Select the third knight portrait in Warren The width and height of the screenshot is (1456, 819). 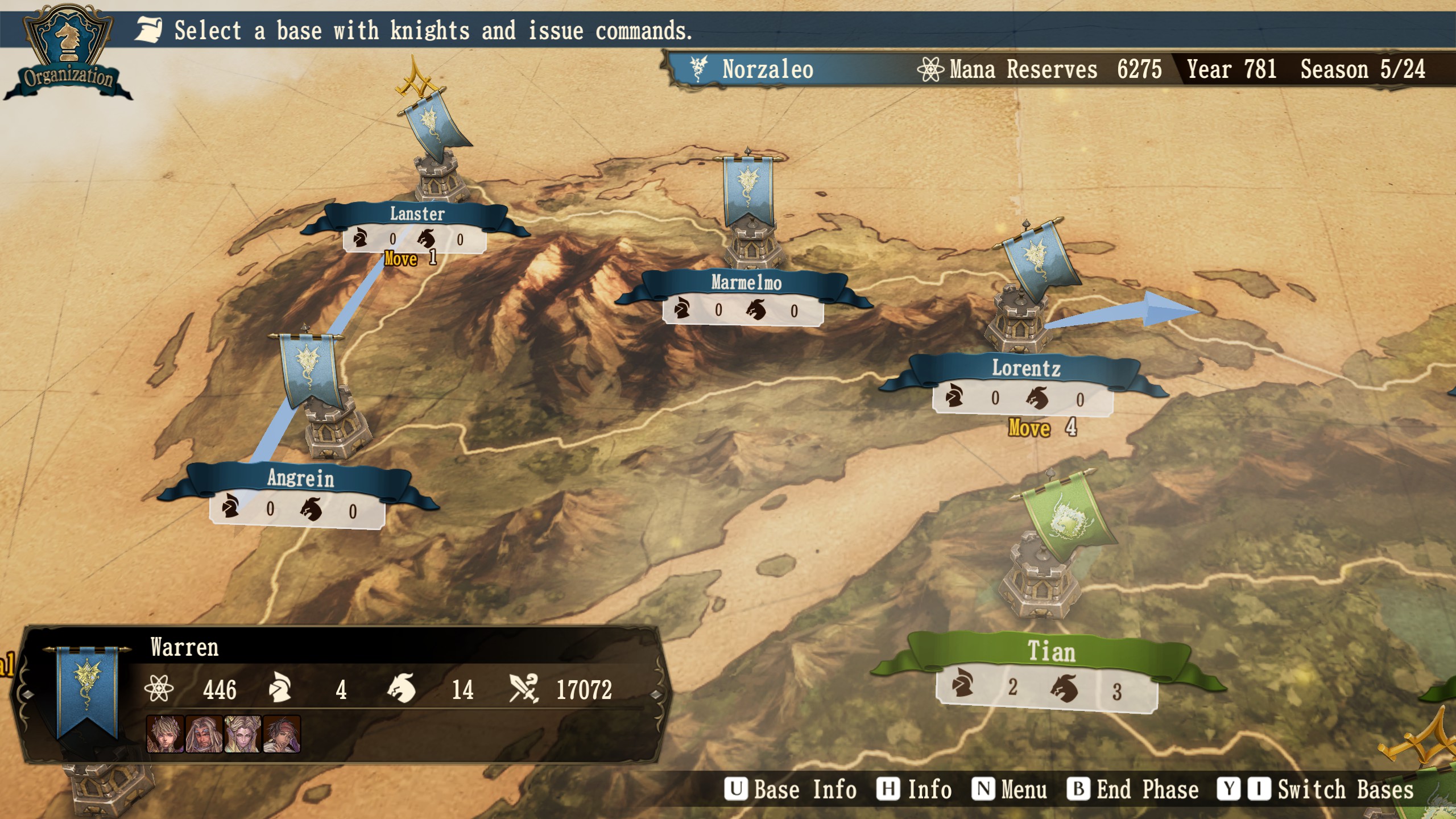243,734
